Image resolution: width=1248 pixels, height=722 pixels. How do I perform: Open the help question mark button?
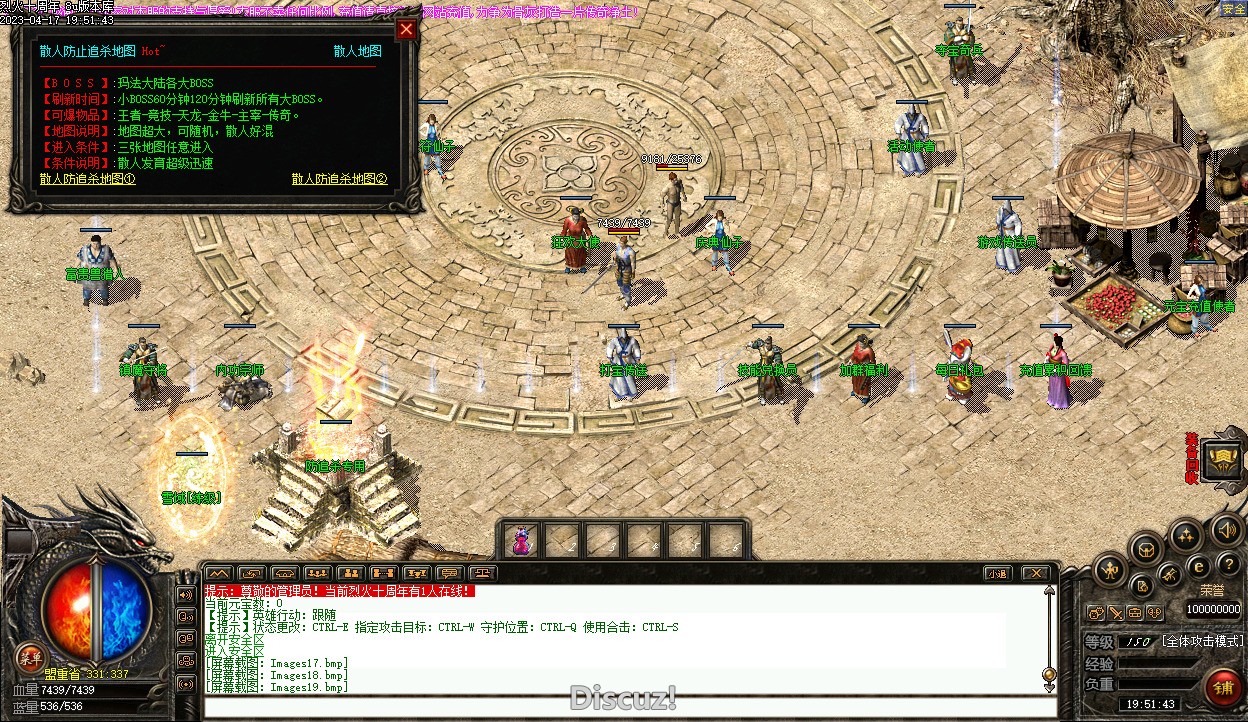(x=1229, y=565)
